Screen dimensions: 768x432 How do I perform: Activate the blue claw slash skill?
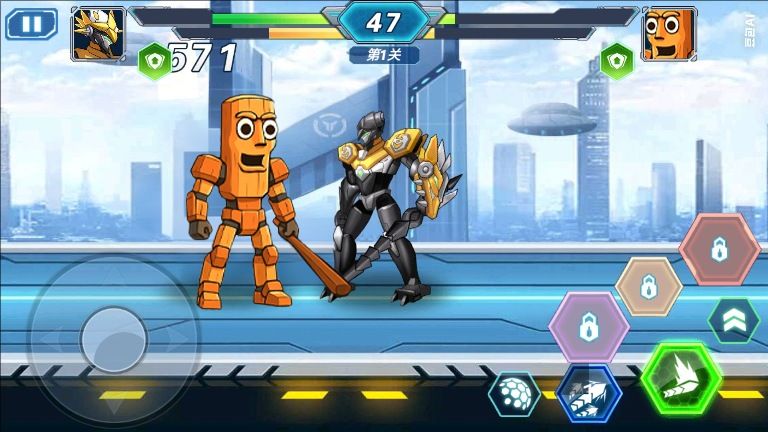point(589,393)
